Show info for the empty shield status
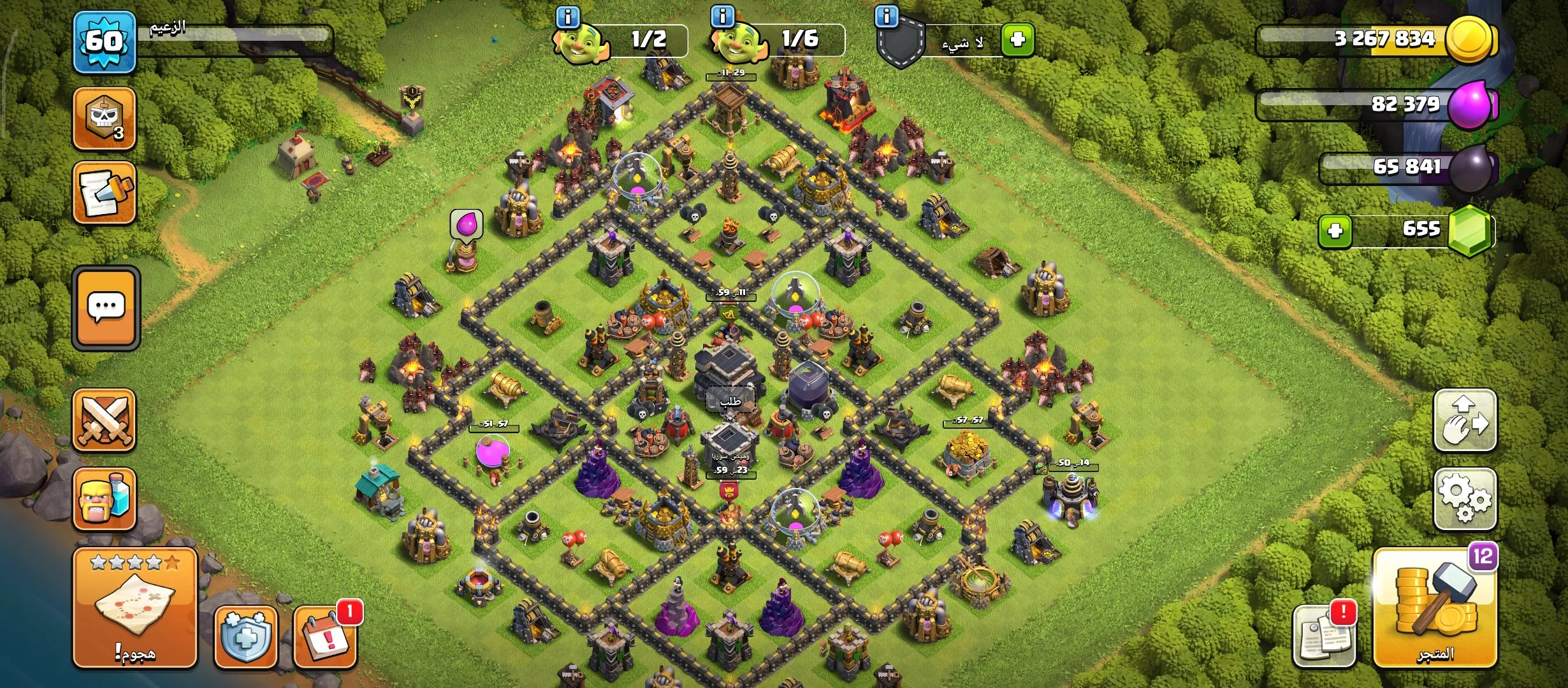The image size is (1568, 688). pyautogui.click(x=887, y=17)
